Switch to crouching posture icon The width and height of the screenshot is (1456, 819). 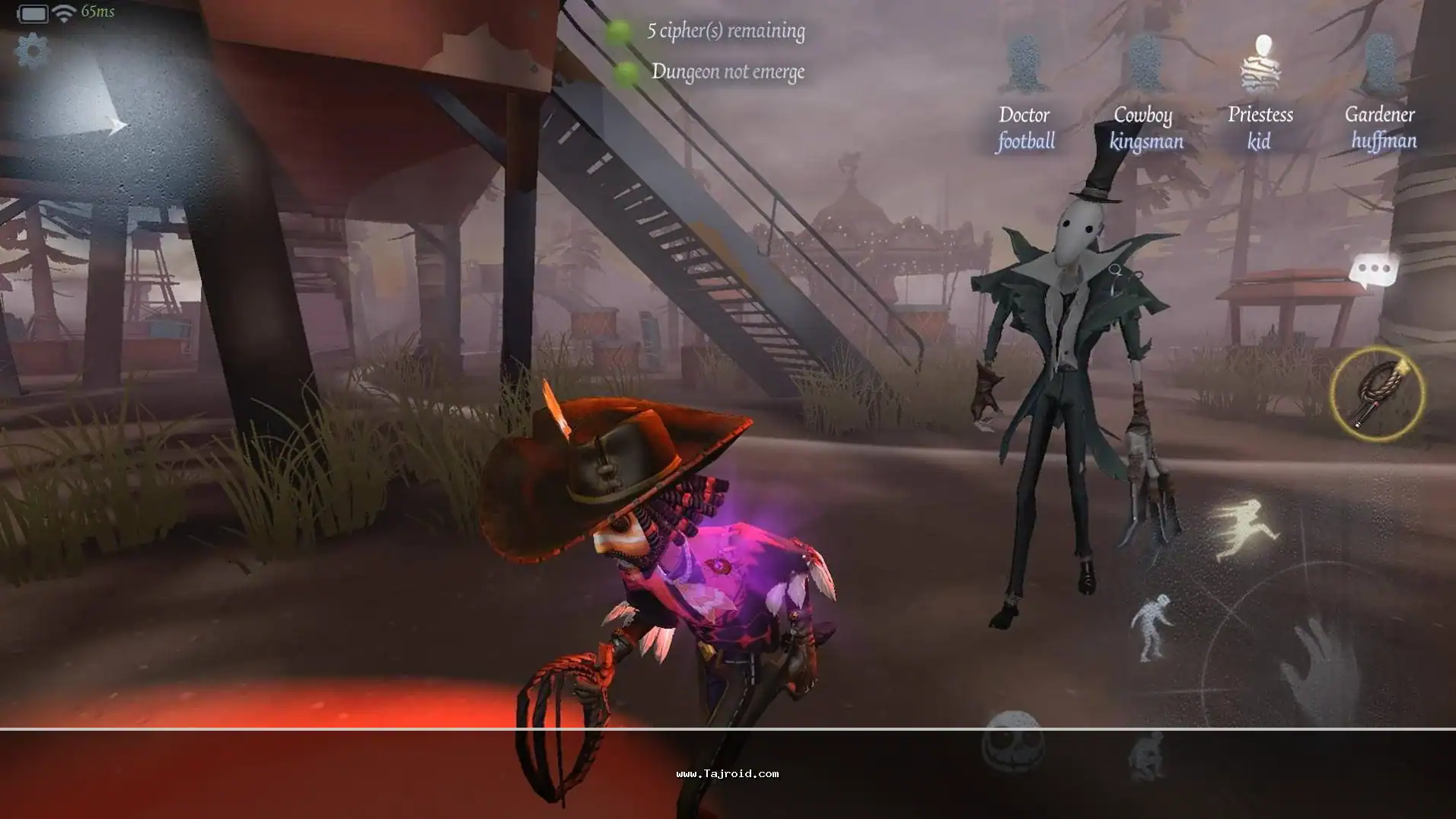coord(1148,755)
